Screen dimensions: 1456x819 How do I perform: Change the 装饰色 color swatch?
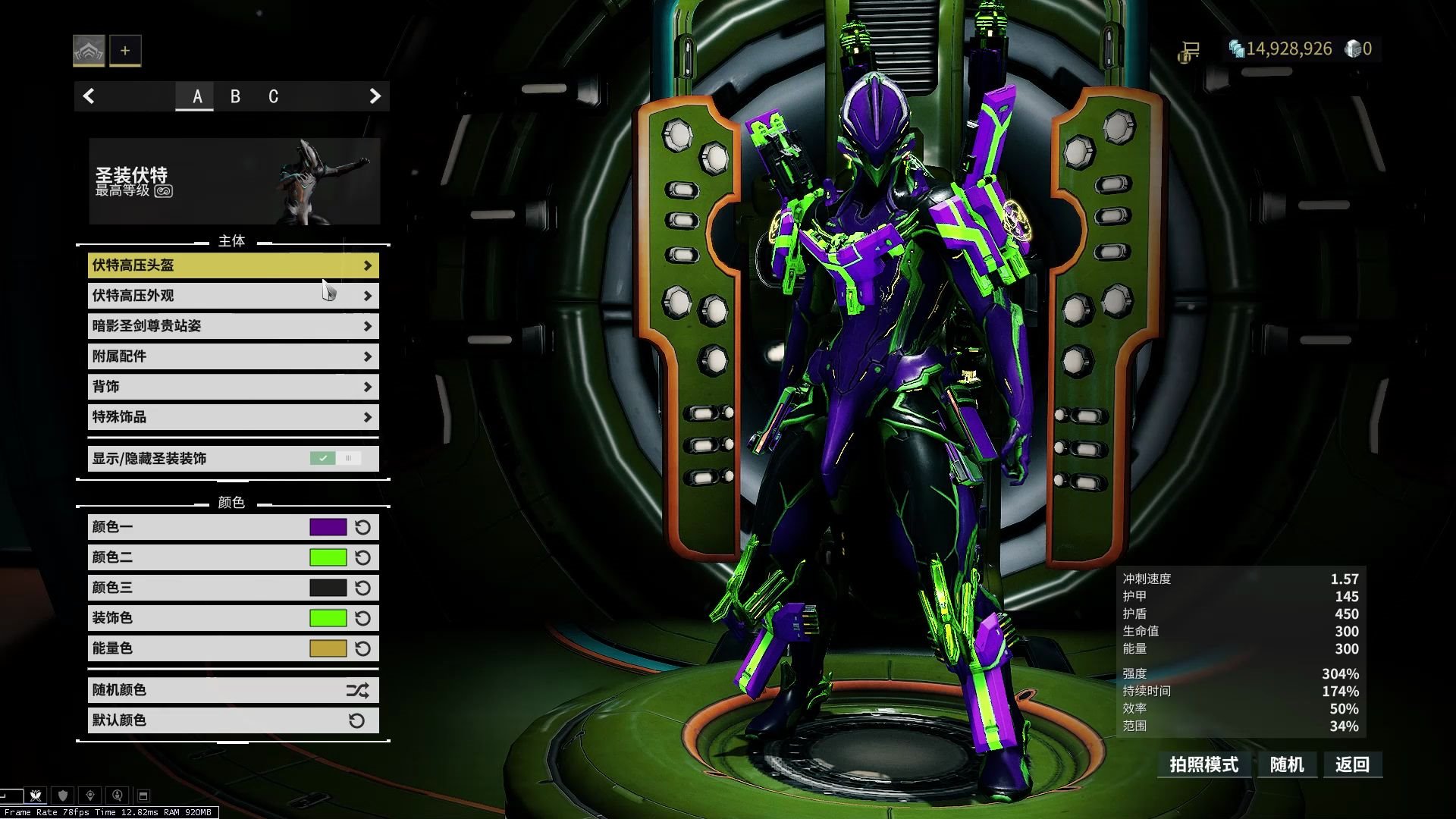pos(328,618)
